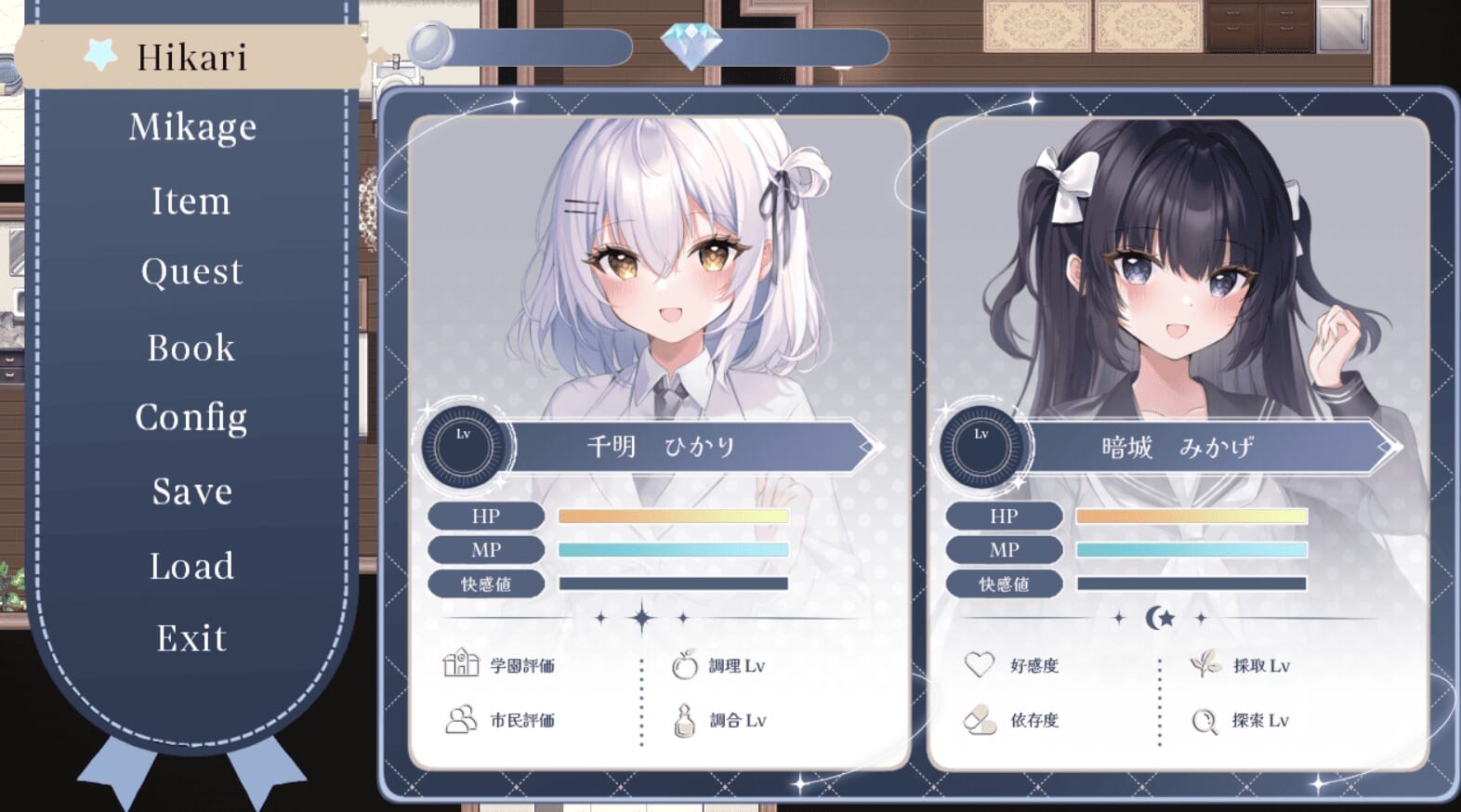Switch to the Mikage tab

191,126
